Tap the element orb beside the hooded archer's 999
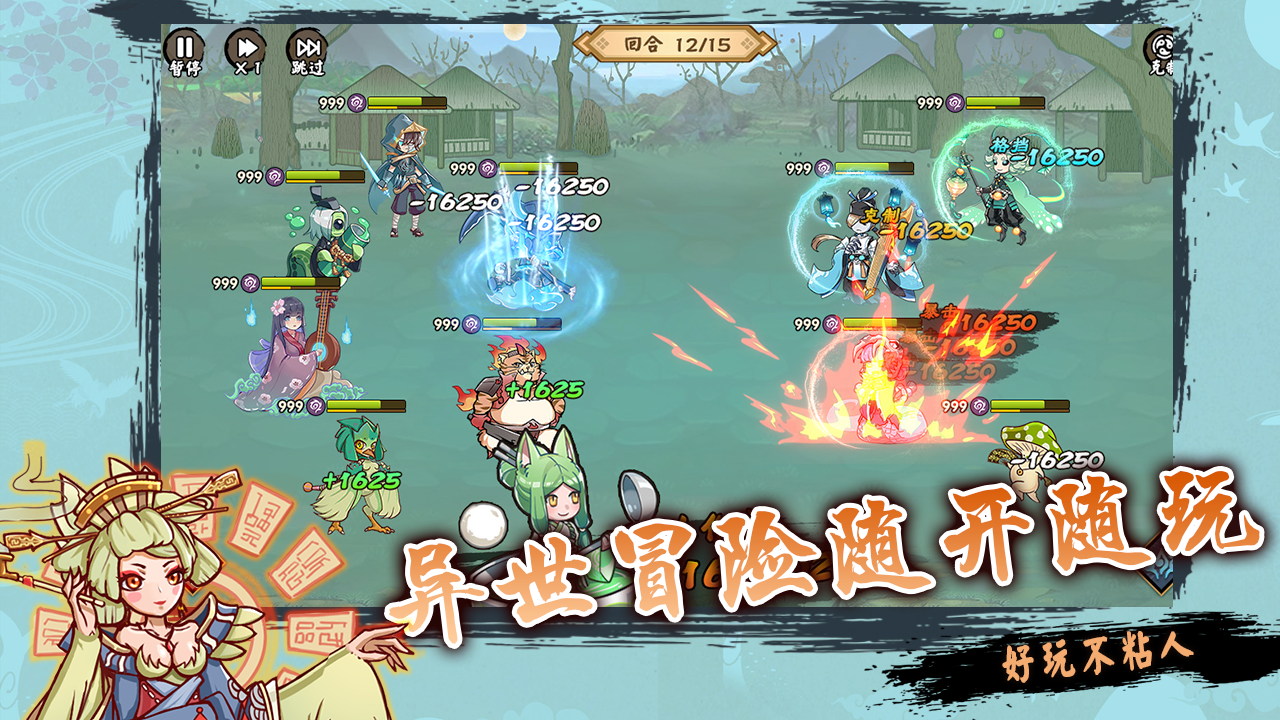Image resolution: width=1280 pixels, height=720 pixels. coord(356,103)
